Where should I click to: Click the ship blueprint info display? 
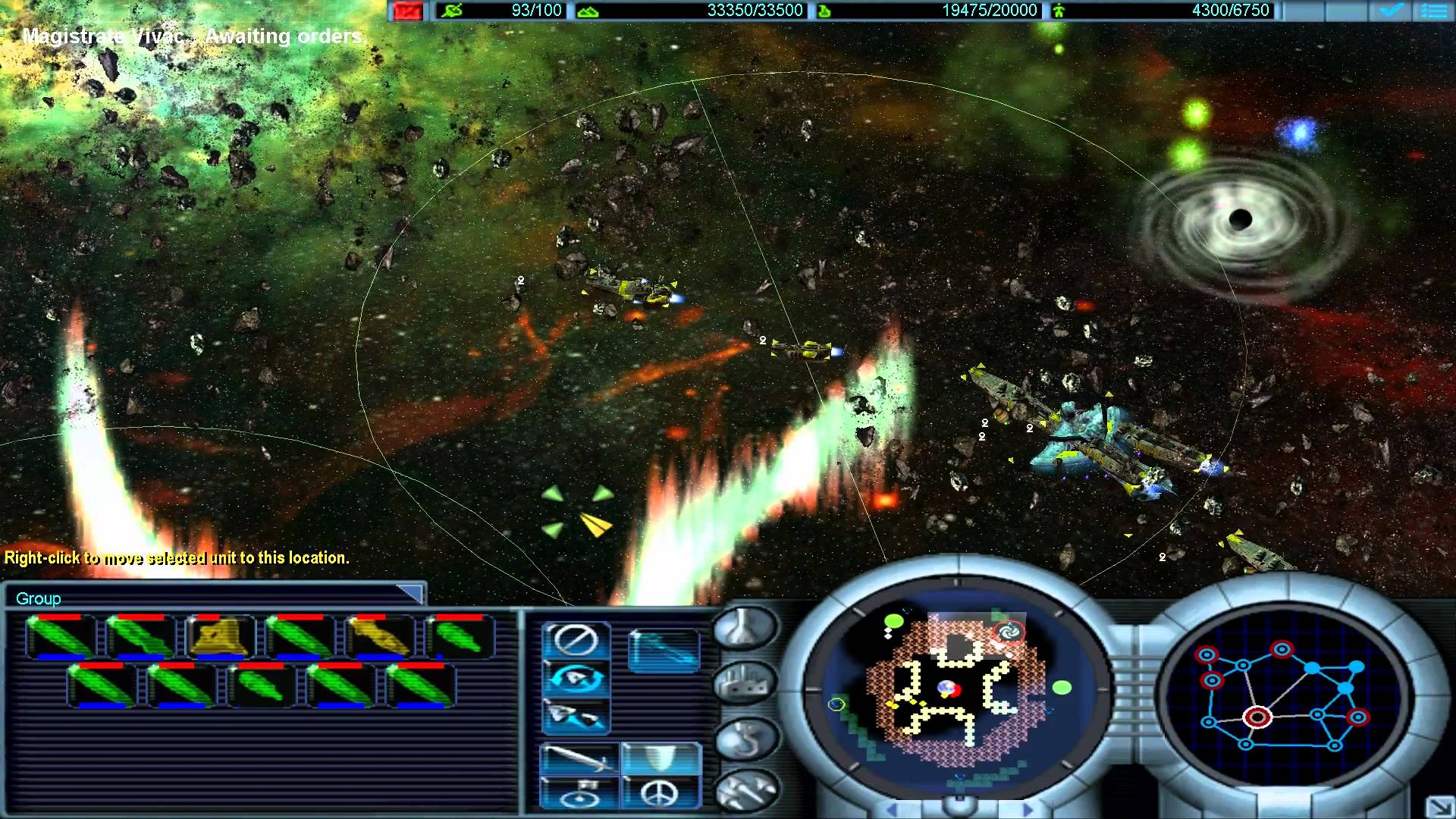(x=665, y=651)
